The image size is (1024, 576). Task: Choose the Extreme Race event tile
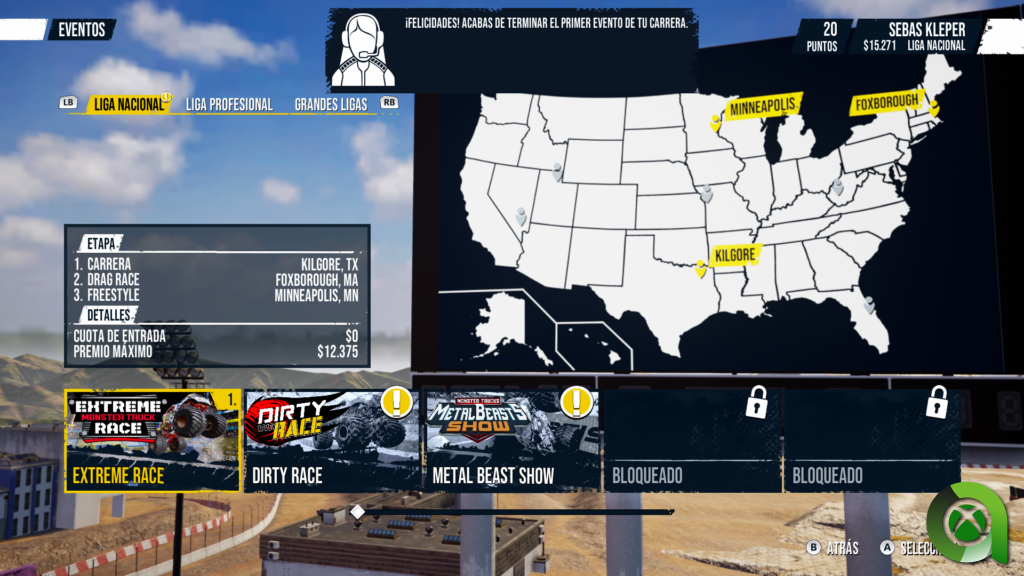[153, 440]
